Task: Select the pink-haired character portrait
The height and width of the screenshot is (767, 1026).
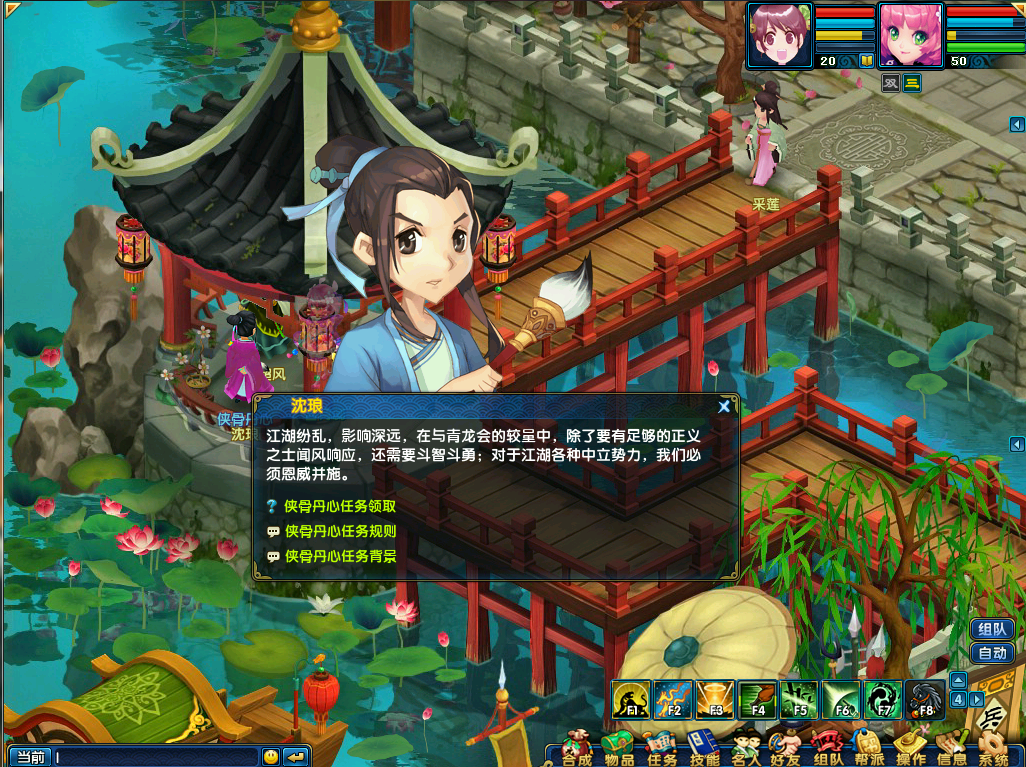Action: pos(911,36)
